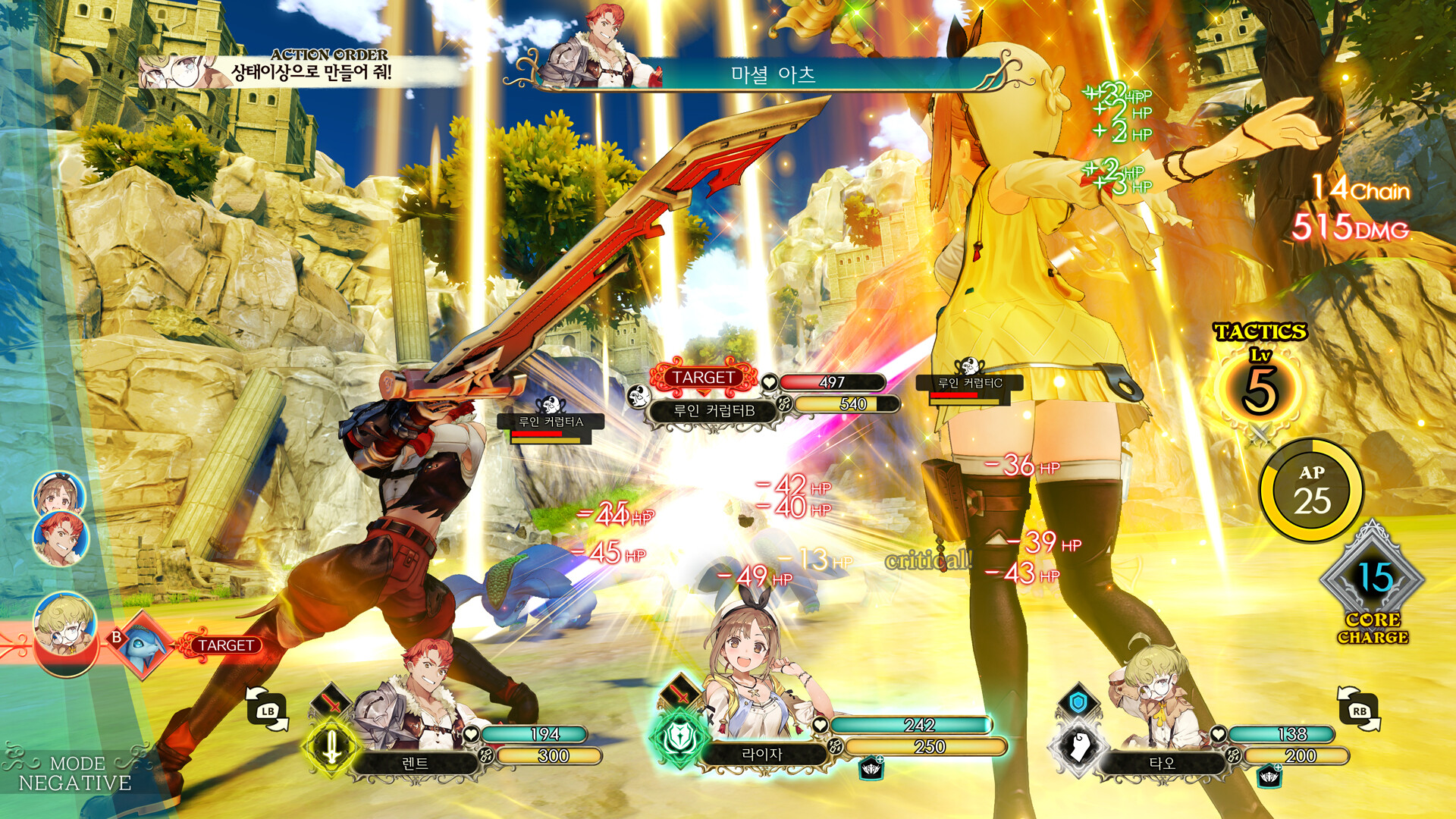1456x819 pixels.
Task: Click 타오's white fist role icon
Action: 1079,747
